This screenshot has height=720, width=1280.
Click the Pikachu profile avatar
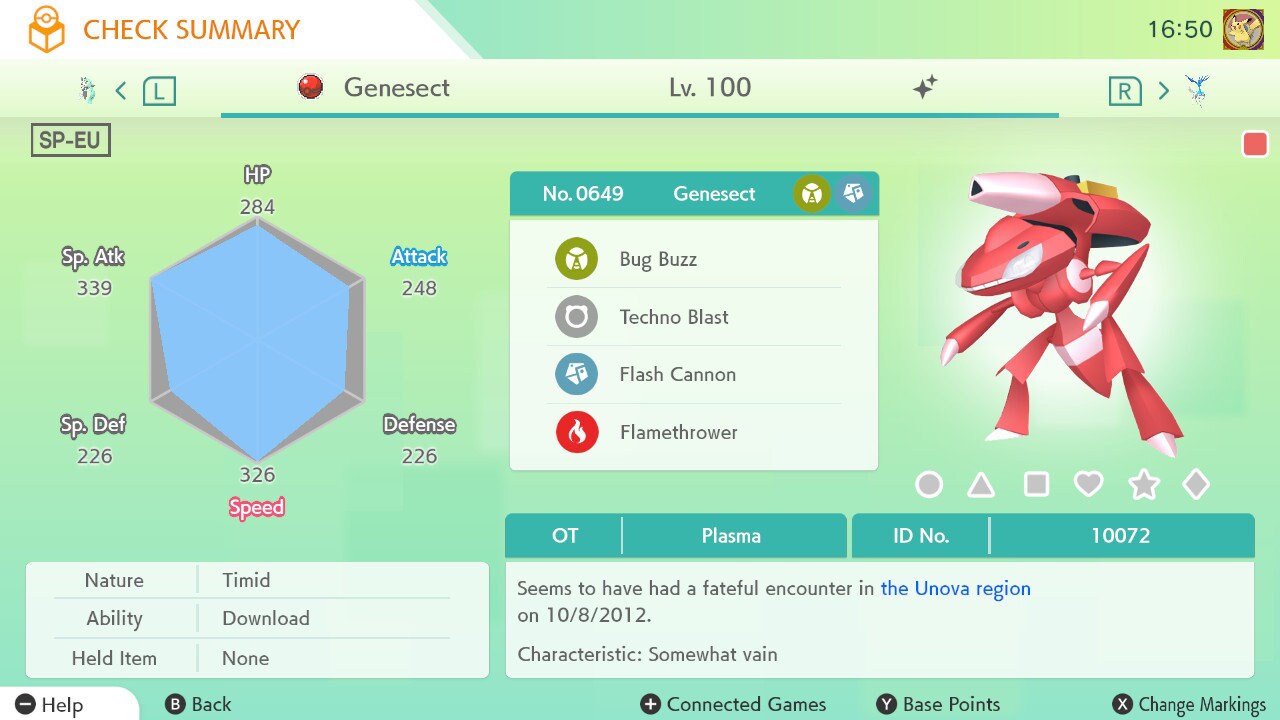[x=1243, y=30]
